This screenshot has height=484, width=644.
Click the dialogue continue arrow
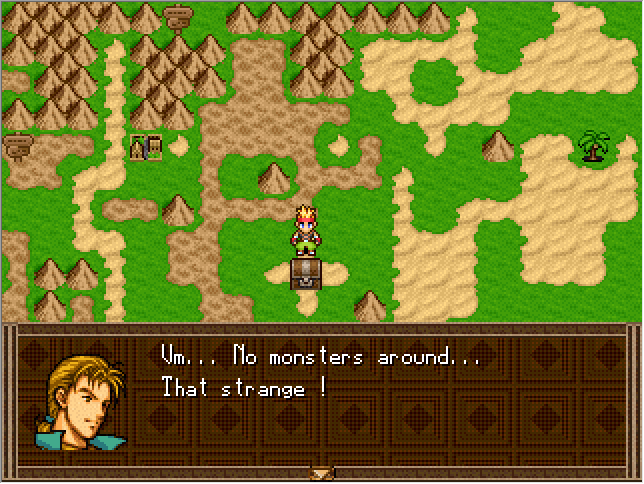(x=321, y=473)
